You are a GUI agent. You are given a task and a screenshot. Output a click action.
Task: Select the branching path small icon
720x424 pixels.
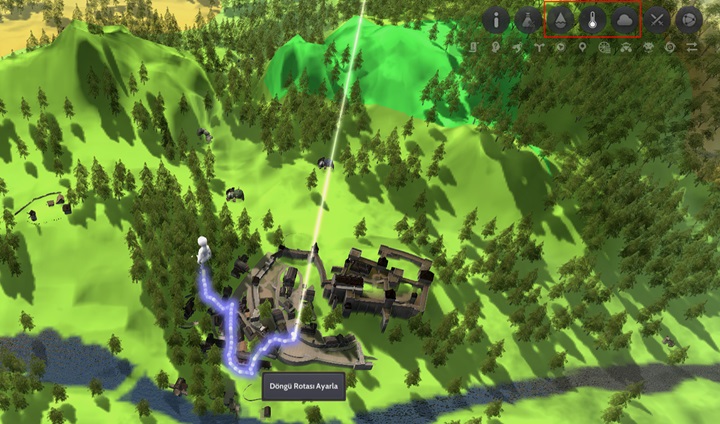tap(538, 47)
